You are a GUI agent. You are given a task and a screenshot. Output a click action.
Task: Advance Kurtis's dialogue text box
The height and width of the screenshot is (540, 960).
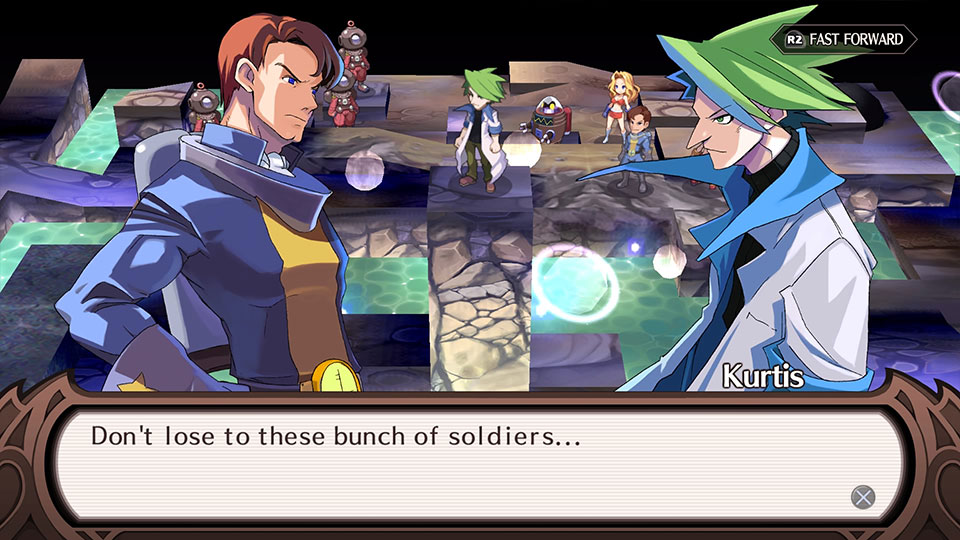(862, 497)
